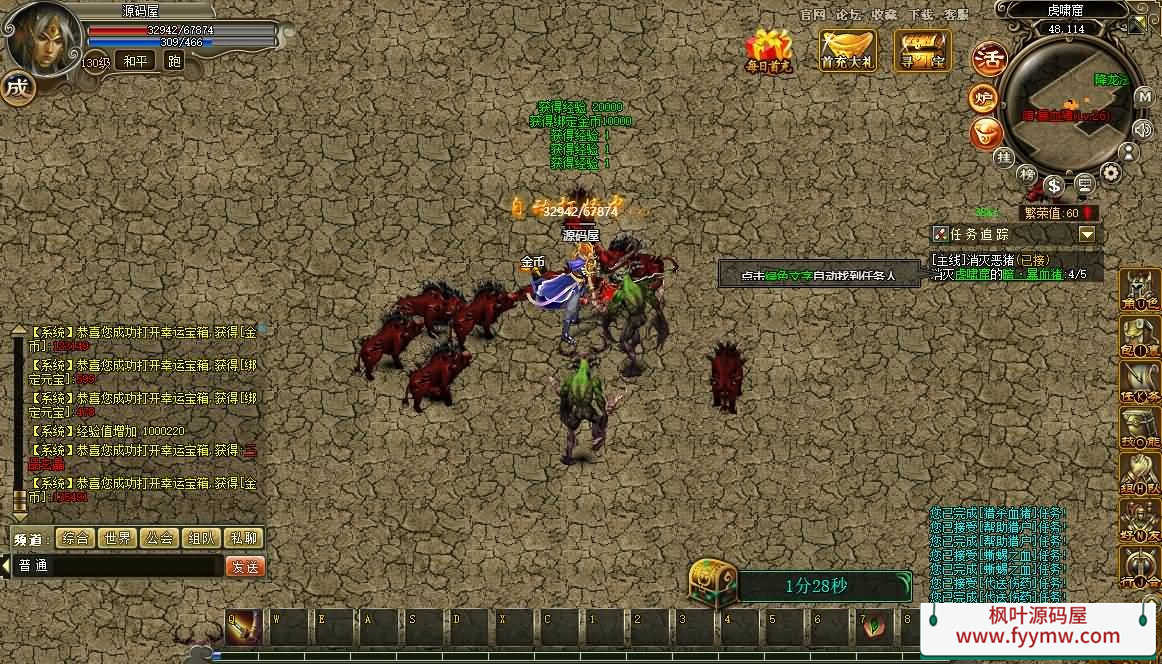
Task: Open the 好友 friends list
Action: (1138, 521)
